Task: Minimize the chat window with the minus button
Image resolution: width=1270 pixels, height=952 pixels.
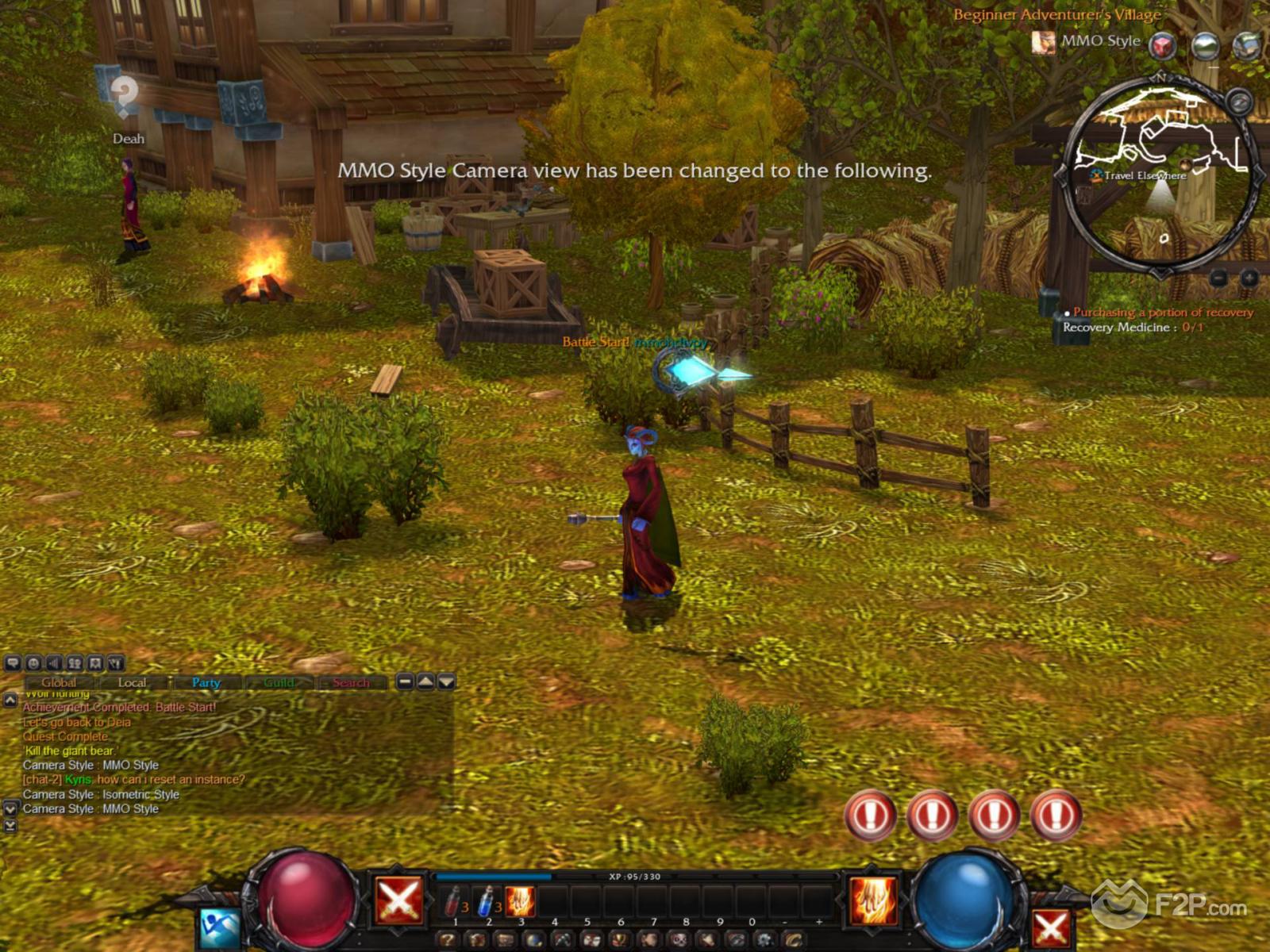Action: coord(405,681)
